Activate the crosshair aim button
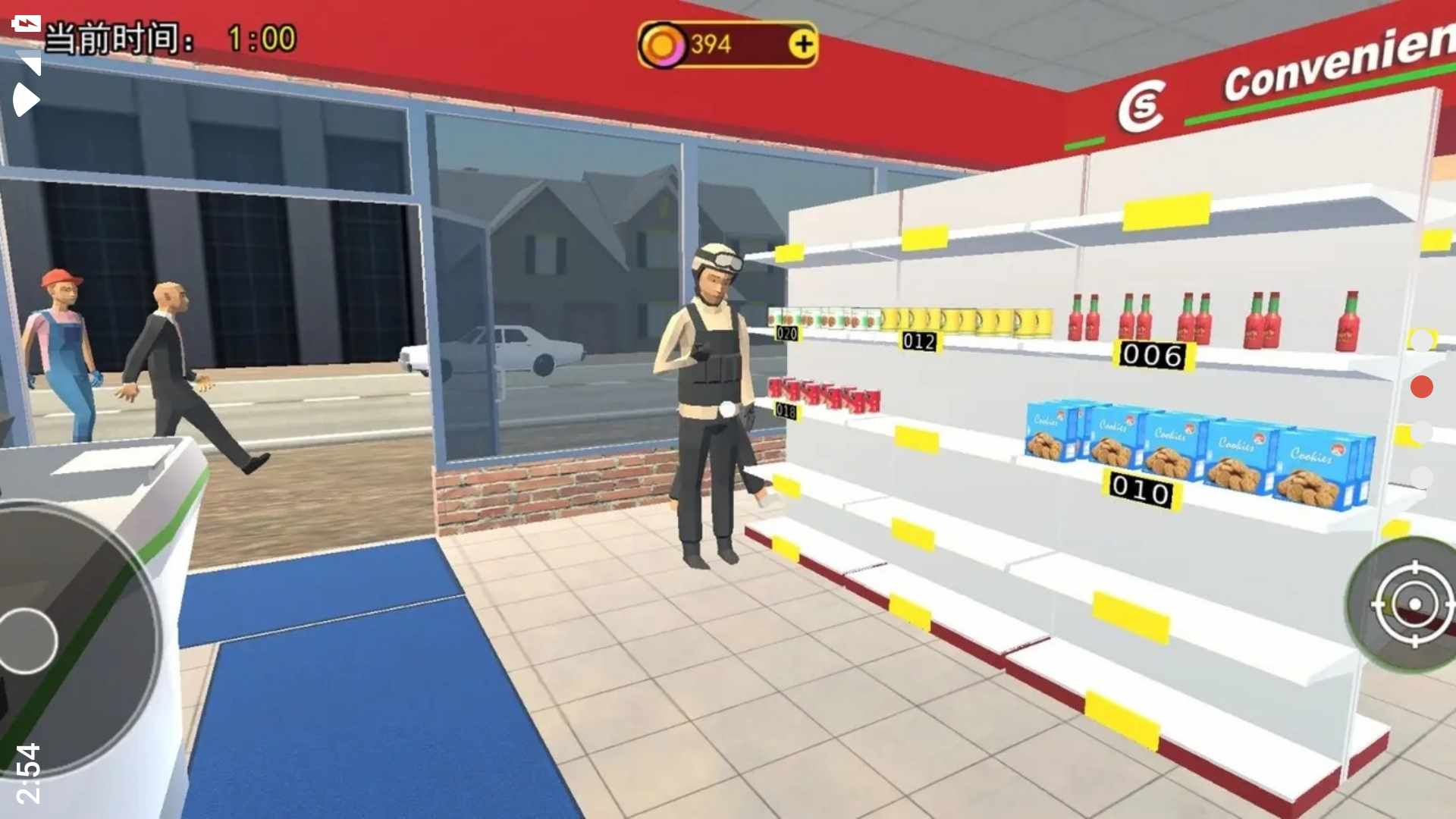Screen dimensions: 1456x819 tap(1414, 604)
